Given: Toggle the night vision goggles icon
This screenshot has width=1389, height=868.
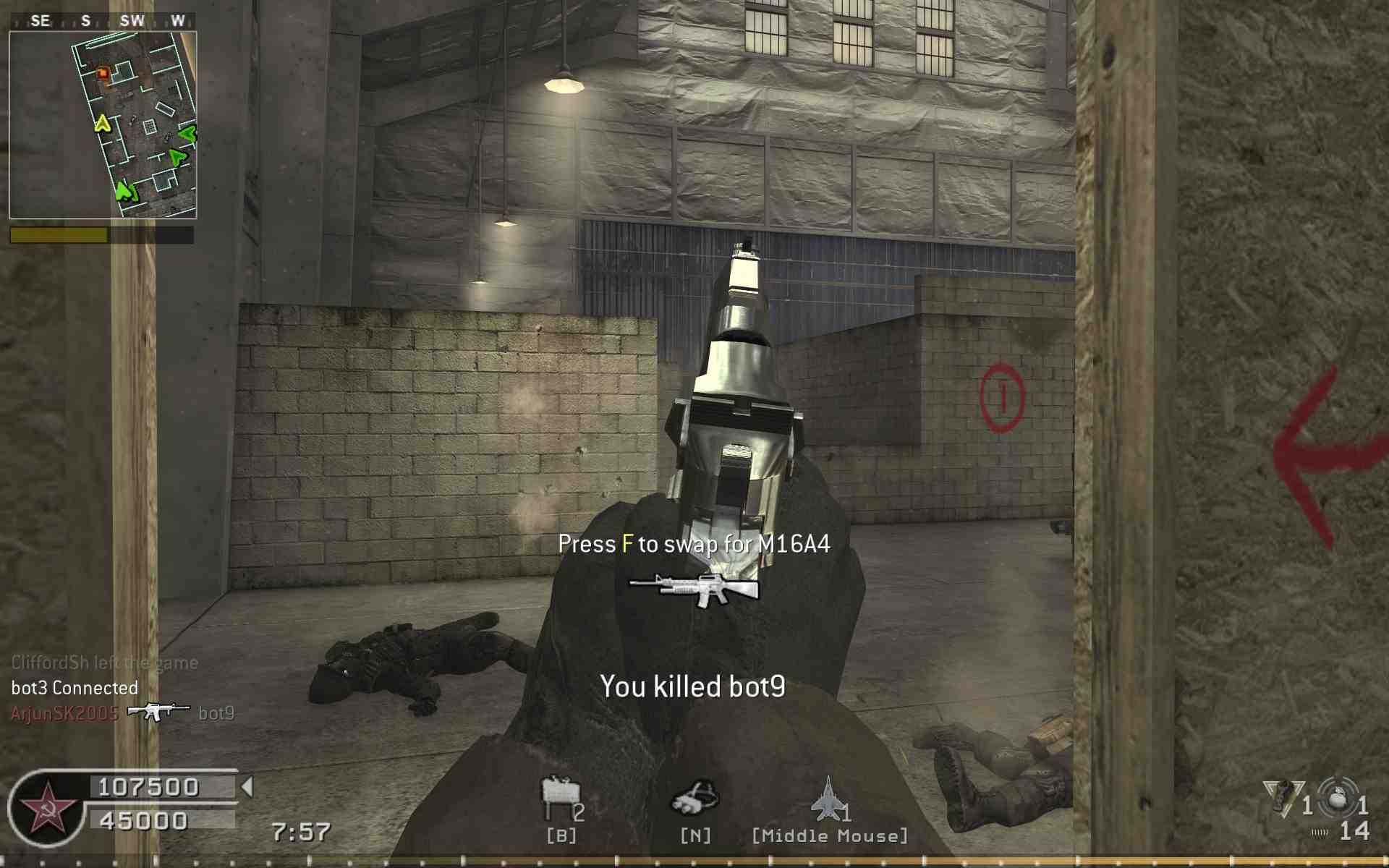Looking at the screenshot, I should (x=694, y=798).
